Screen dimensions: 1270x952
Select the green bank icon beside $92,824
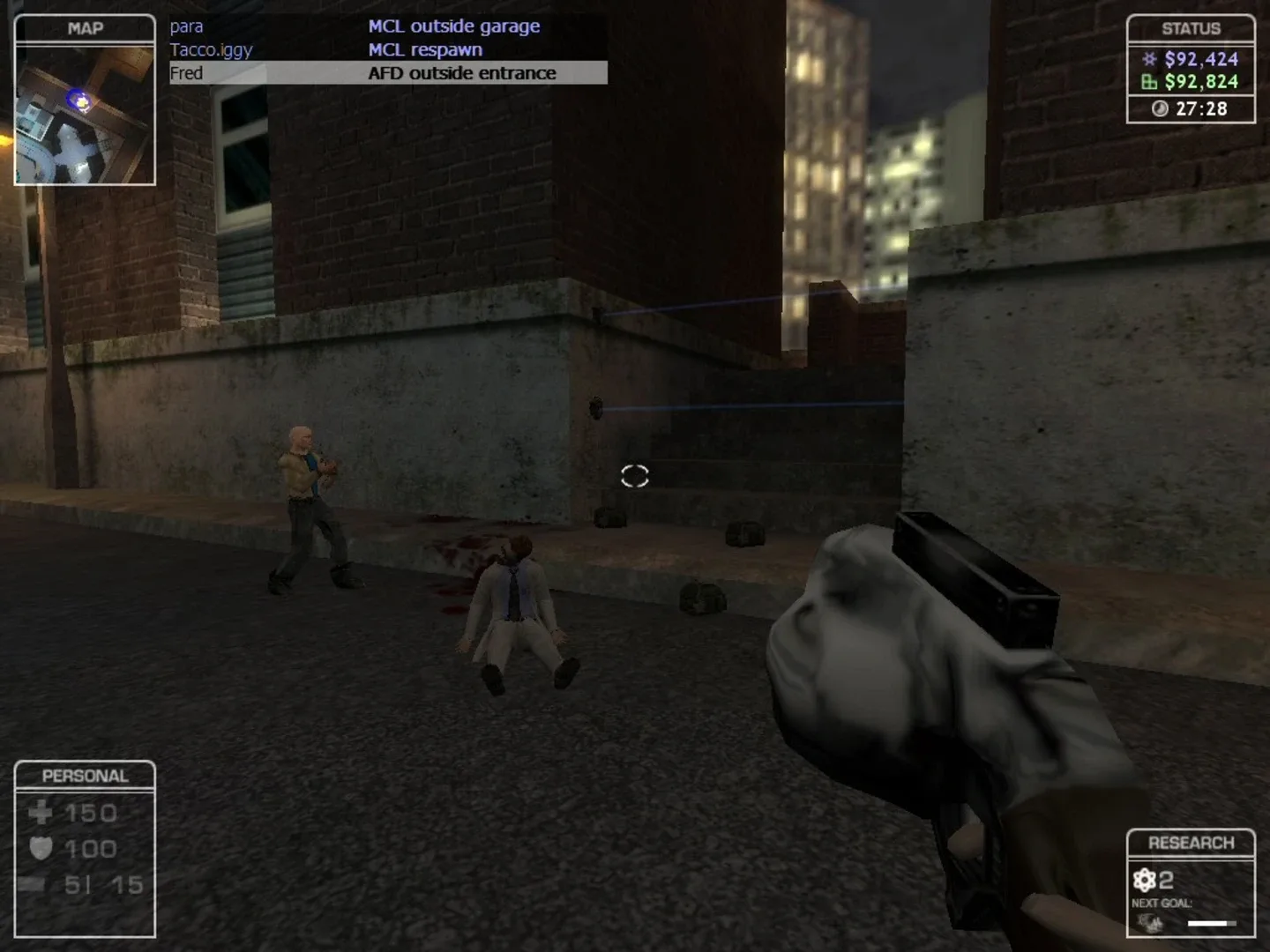point(1148,82)
